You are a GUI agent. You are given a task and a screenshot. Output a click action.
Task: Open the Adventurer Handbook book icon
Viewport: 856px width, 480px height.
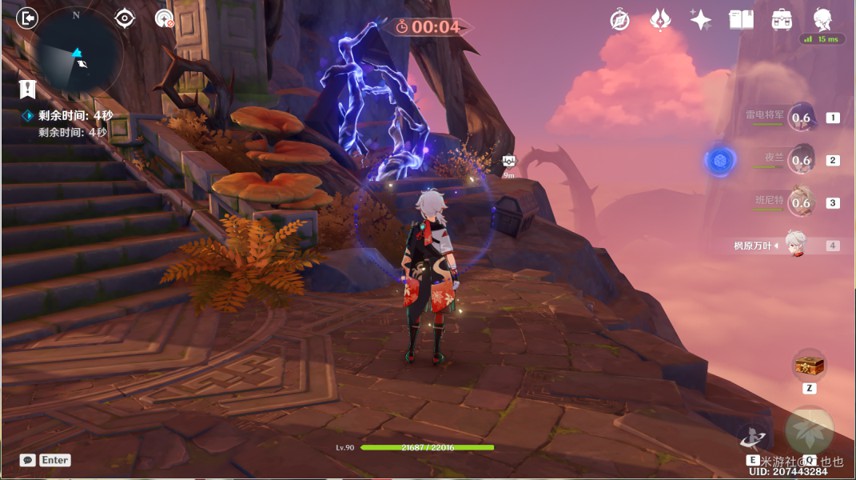point(741,20)
